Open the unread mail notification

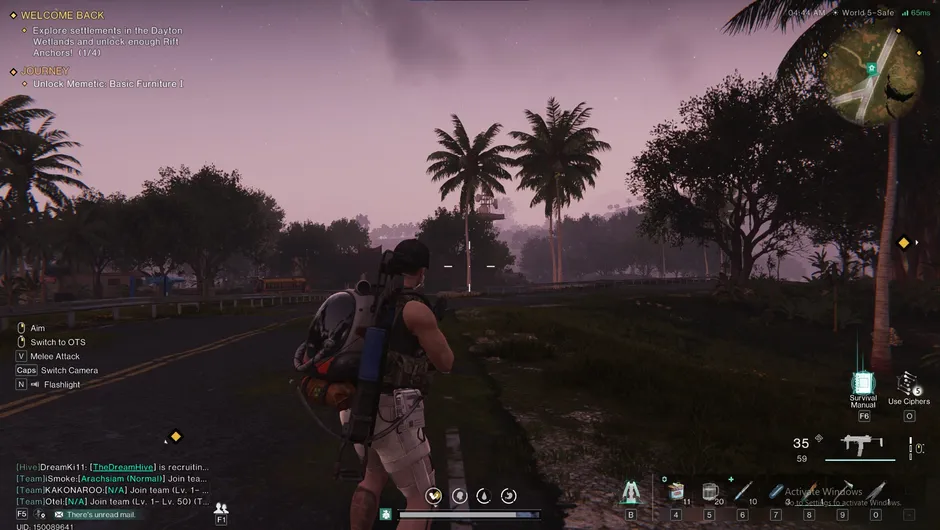99,514
